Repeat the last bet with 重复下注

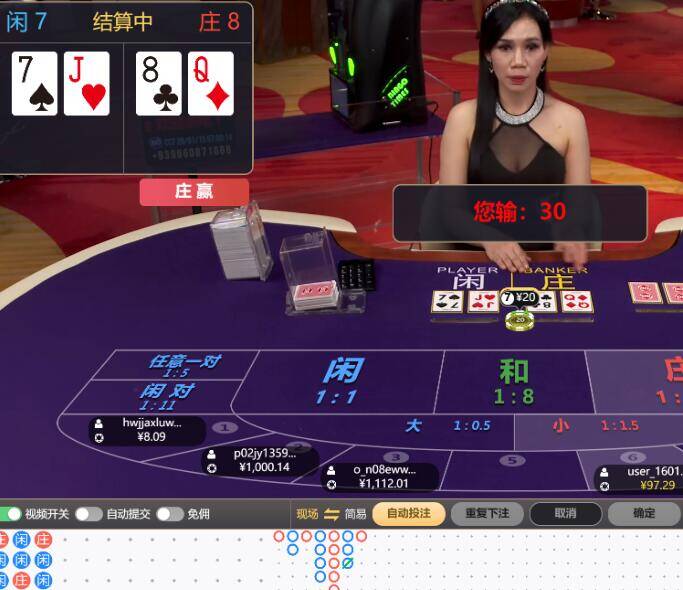tap(487, 514)
